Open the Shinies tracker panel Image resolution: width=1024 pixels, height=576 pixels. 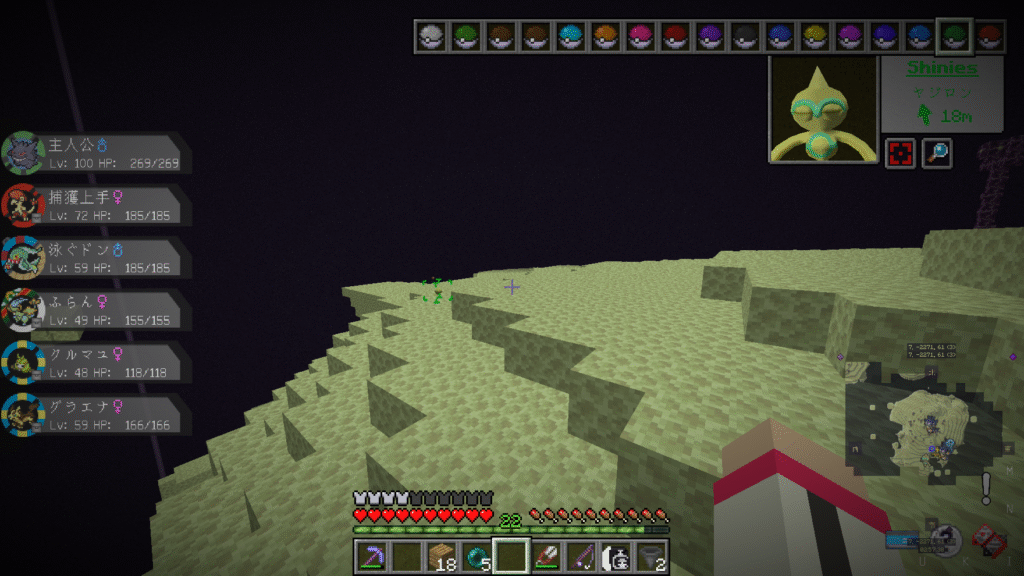941,93
